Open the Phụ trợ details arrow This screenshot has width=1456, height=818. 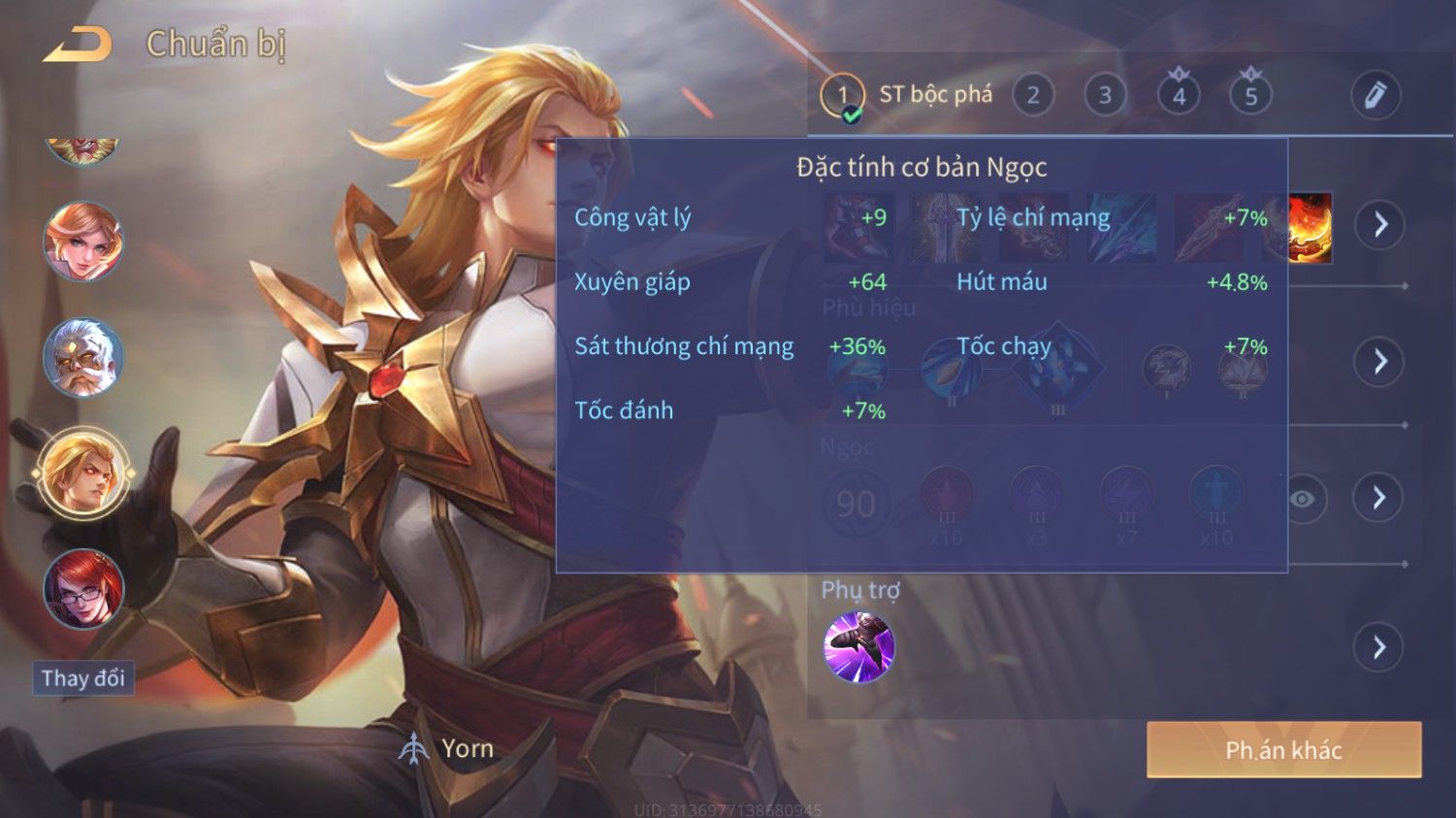tap(1379, 647)
